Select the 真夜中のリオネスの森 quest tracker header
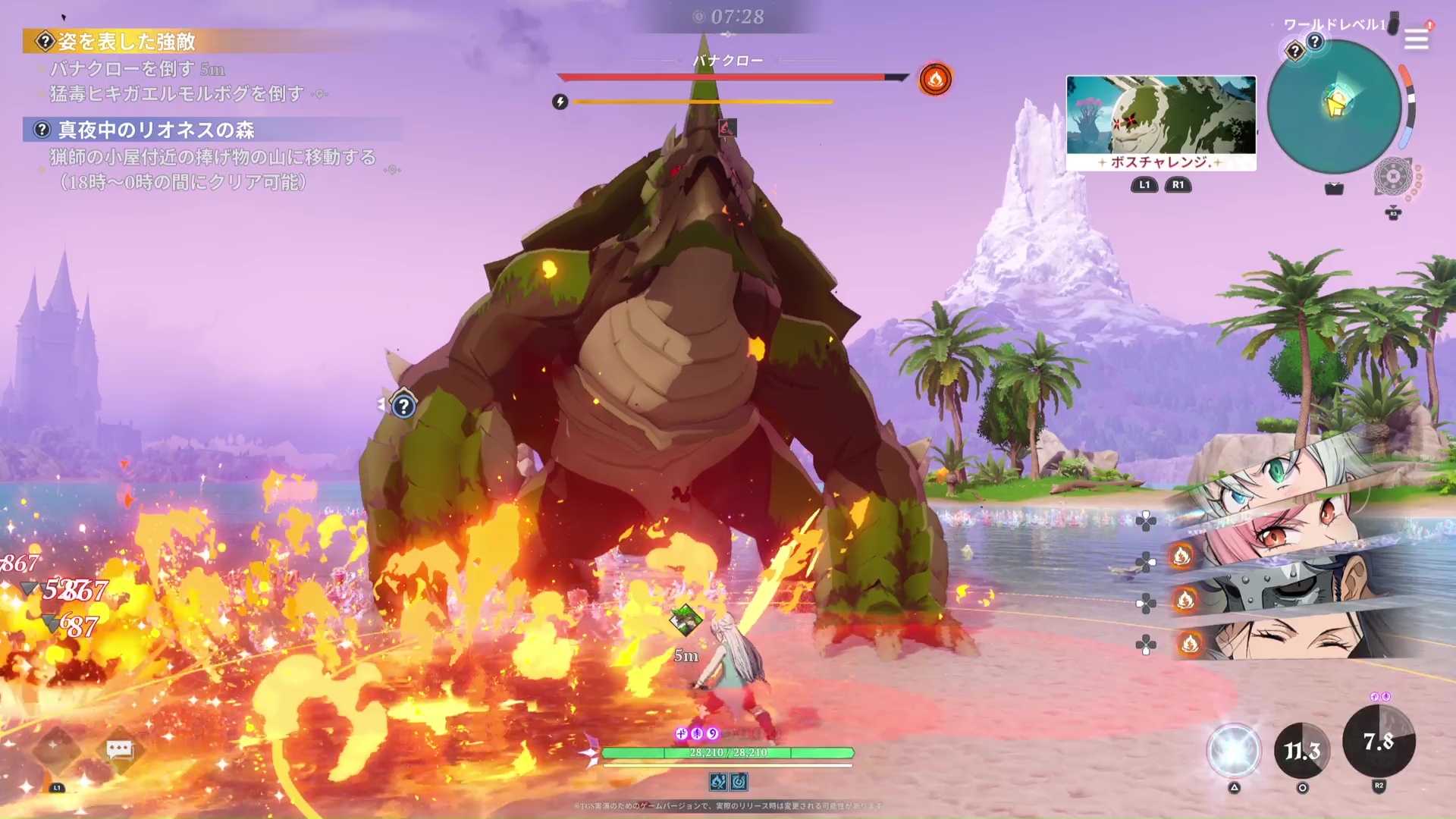The image size is (1456, 819). pos(155,130)
